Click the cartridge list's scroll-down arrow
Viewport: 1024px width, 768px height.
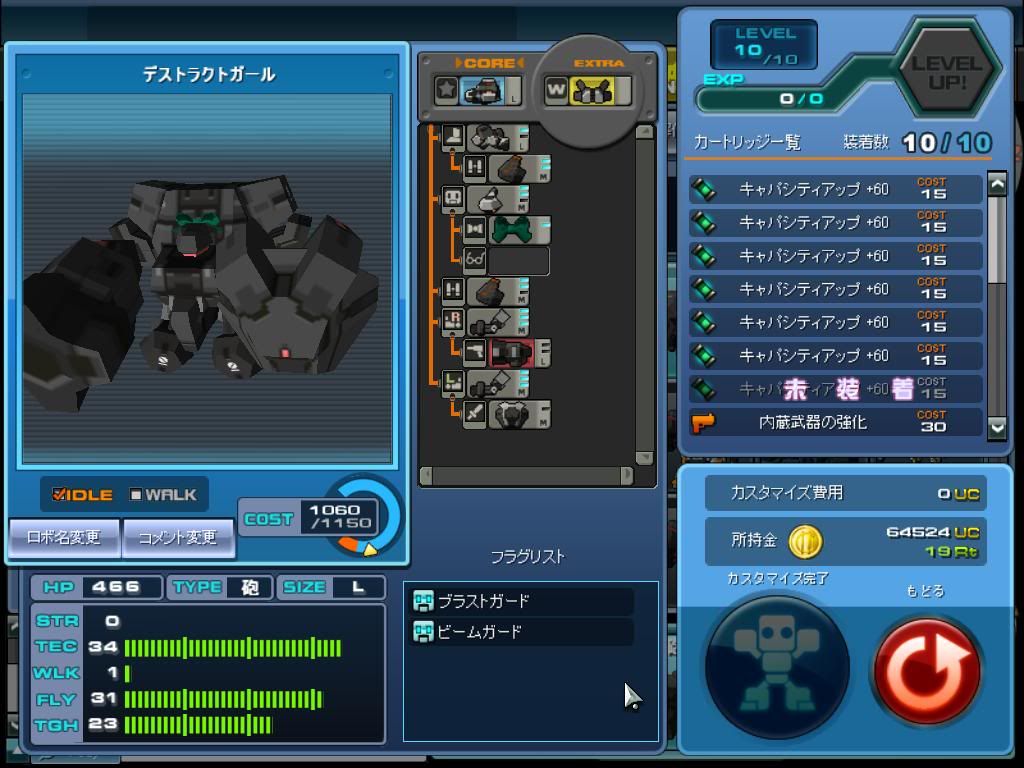click(997, 427)
